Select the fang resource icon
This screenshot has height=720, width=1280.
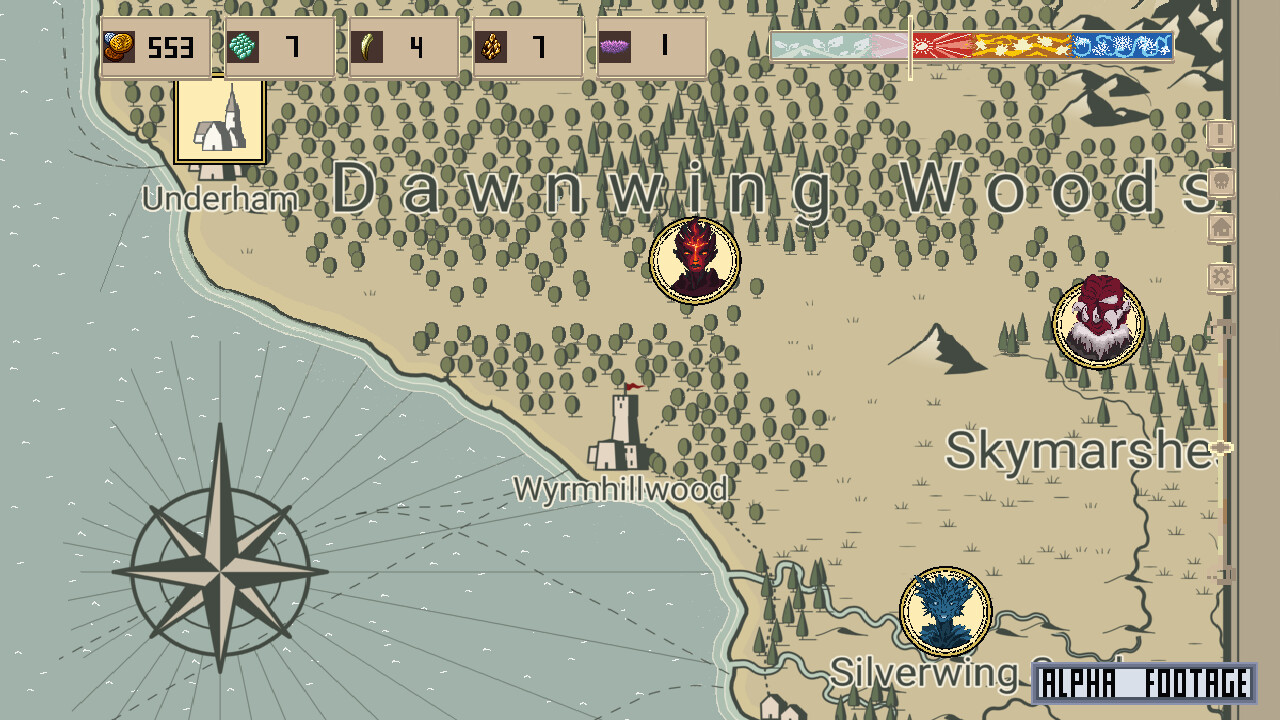[x=367, y=45]
